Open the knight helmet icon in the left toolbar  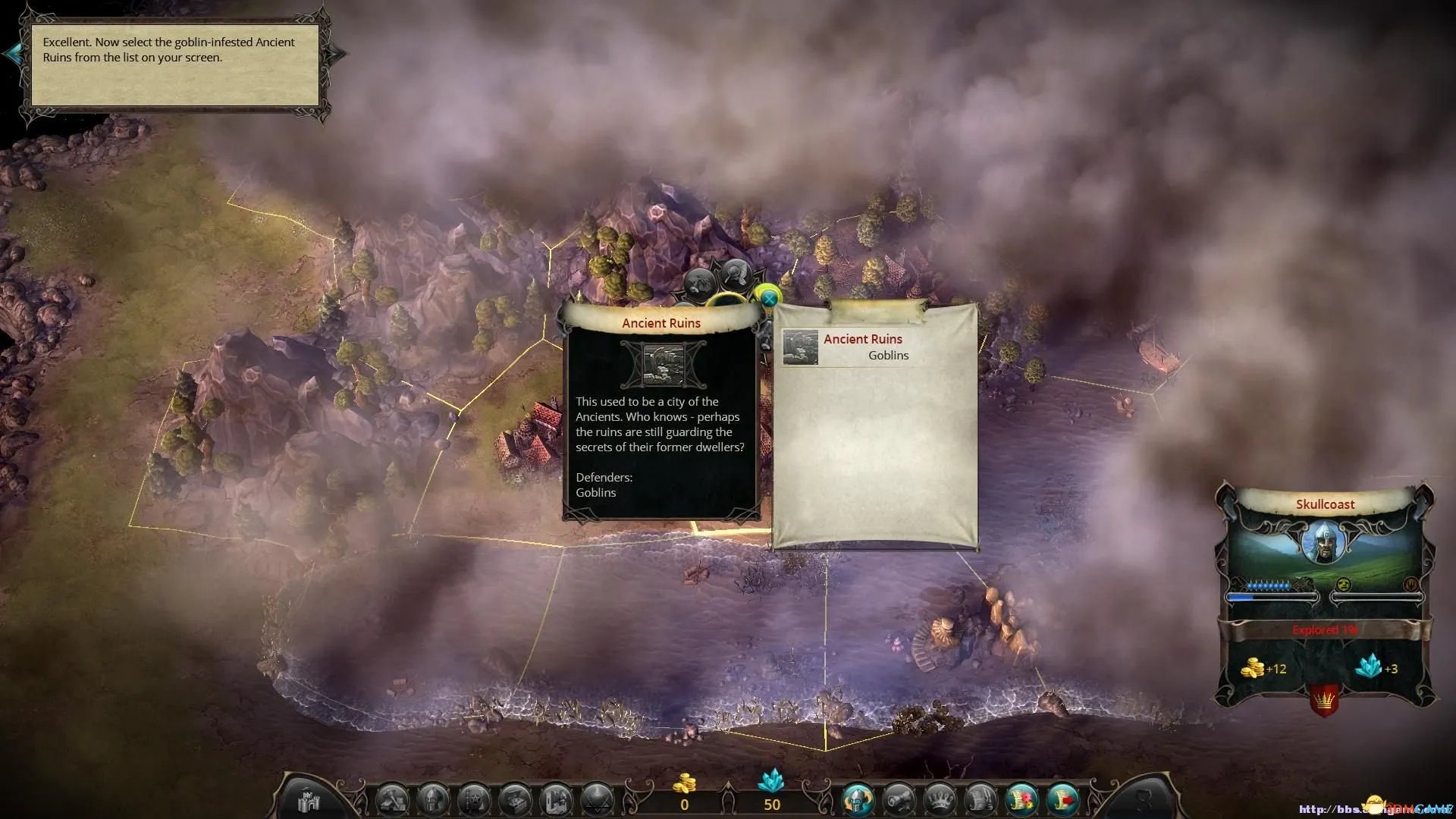pos(433,800)
